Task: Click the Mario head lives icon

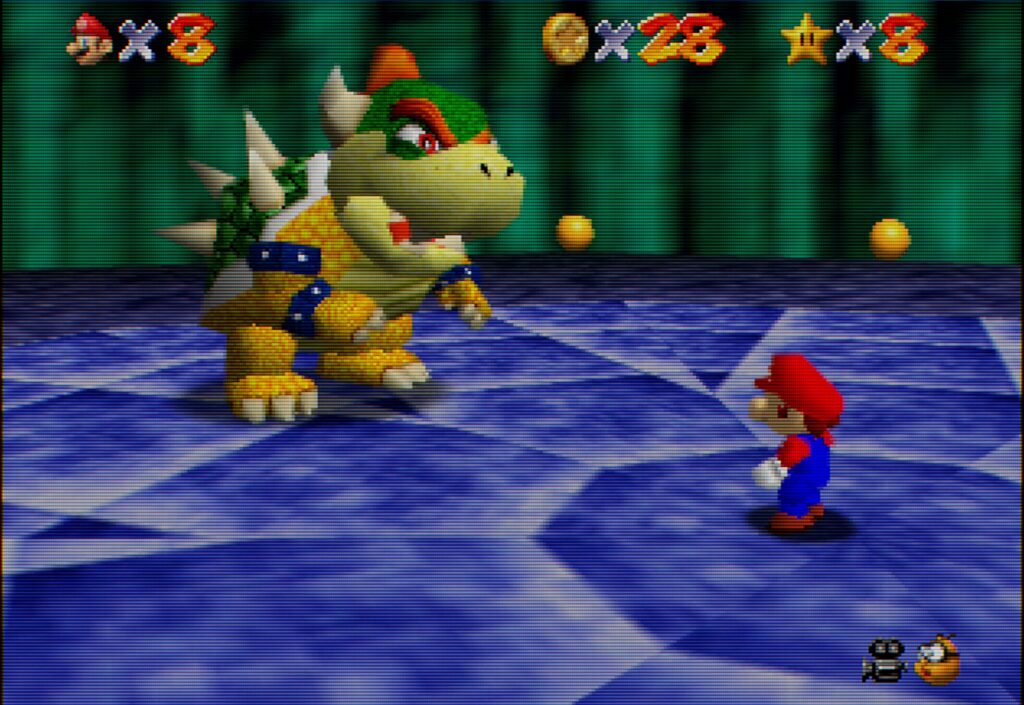Action: tap(90, 38)
